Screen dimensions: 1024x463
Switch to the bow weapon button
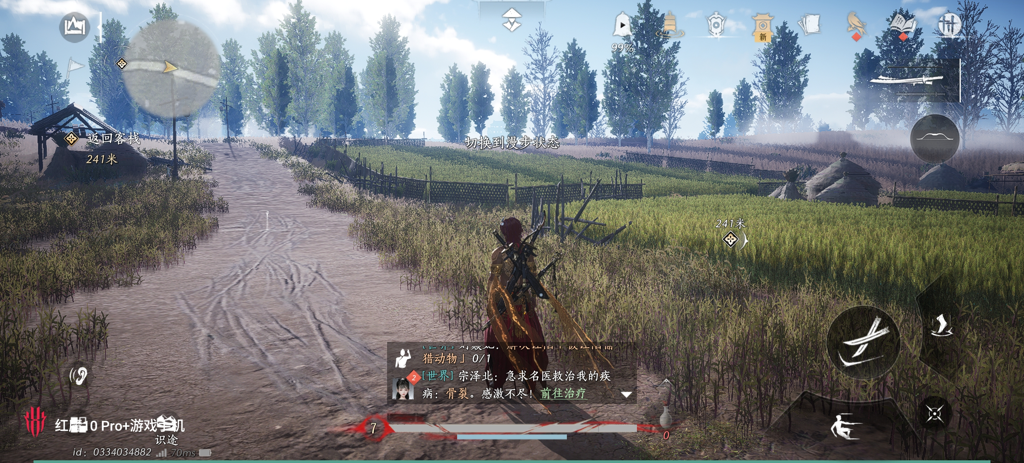tap(935, 138)
